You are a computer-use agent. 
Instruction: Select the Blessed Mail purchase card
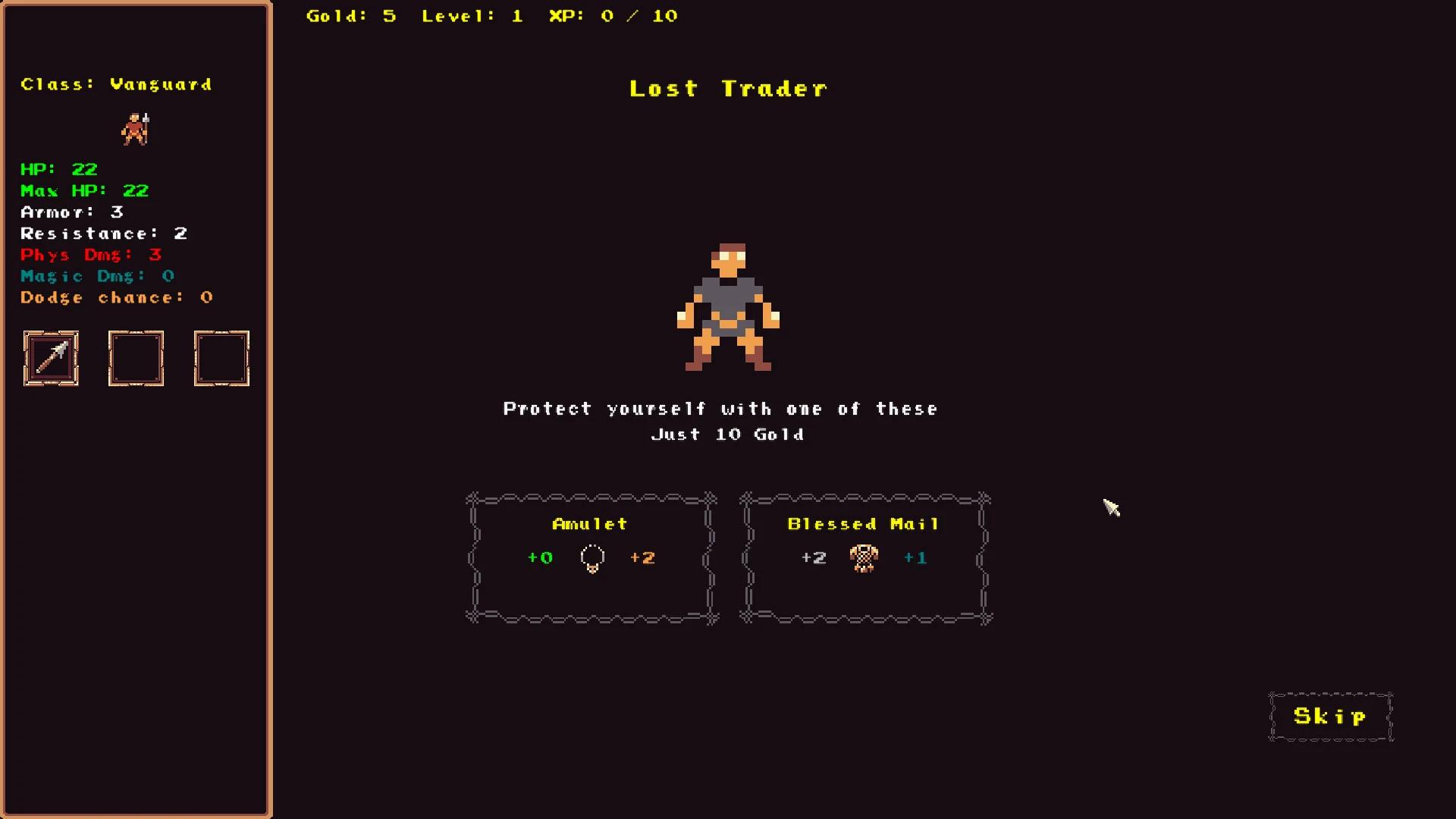(864, 557)
